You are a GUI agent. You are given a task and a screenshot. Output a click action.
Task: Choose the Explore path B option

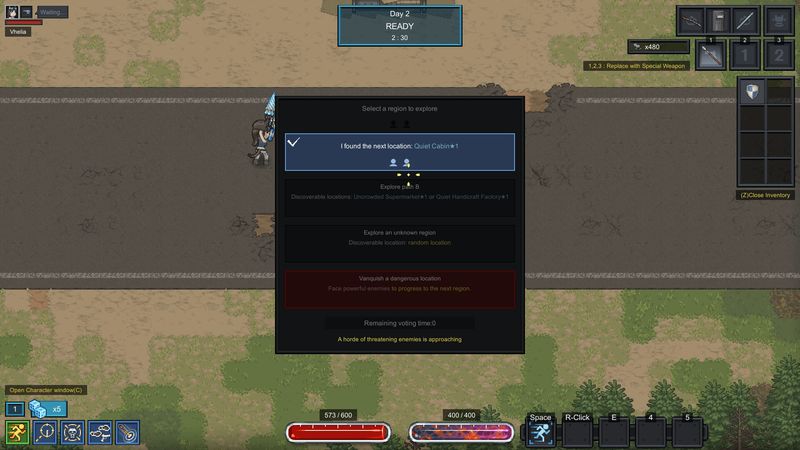400,192
